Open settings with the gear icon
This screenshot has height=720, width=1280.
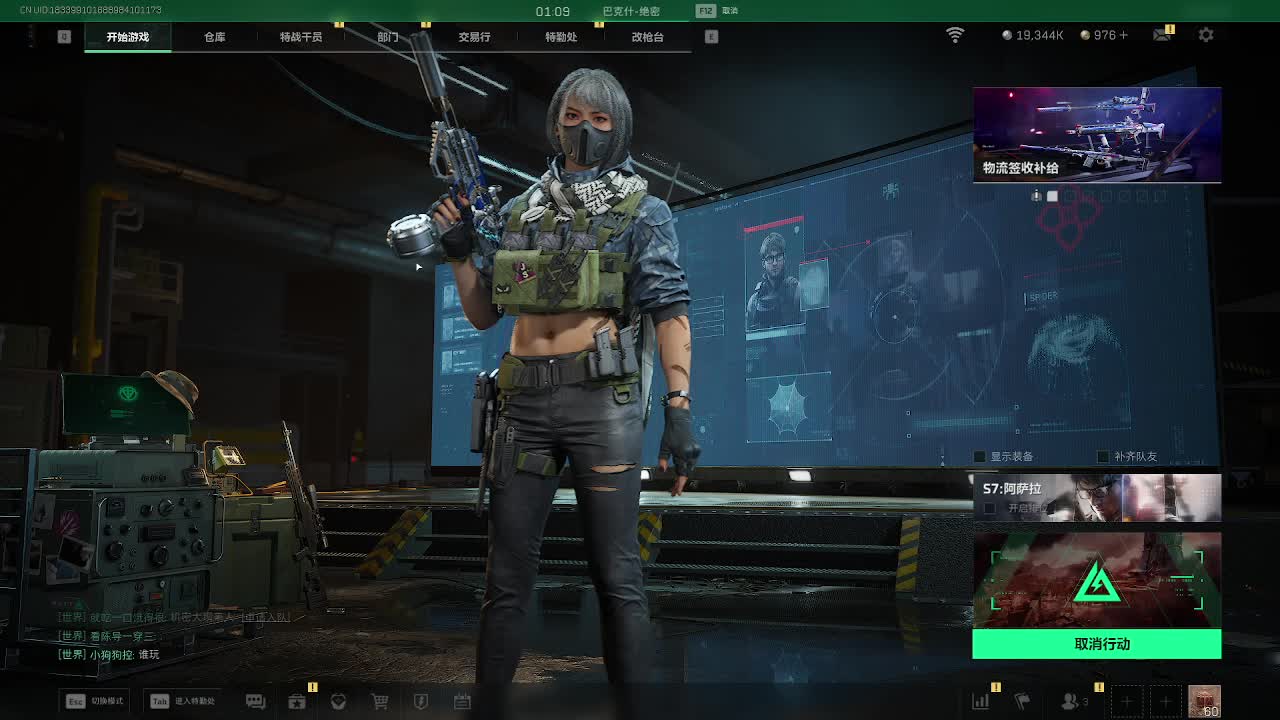click(x=1206, y=35)
